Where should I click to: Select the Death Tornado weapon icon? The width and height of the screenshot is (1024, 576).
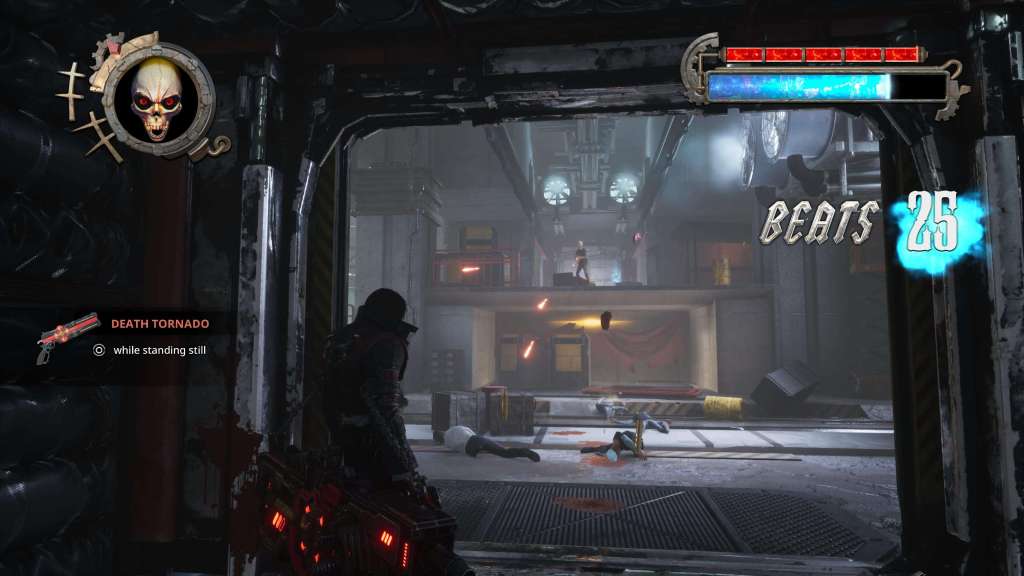click(67, 337)
